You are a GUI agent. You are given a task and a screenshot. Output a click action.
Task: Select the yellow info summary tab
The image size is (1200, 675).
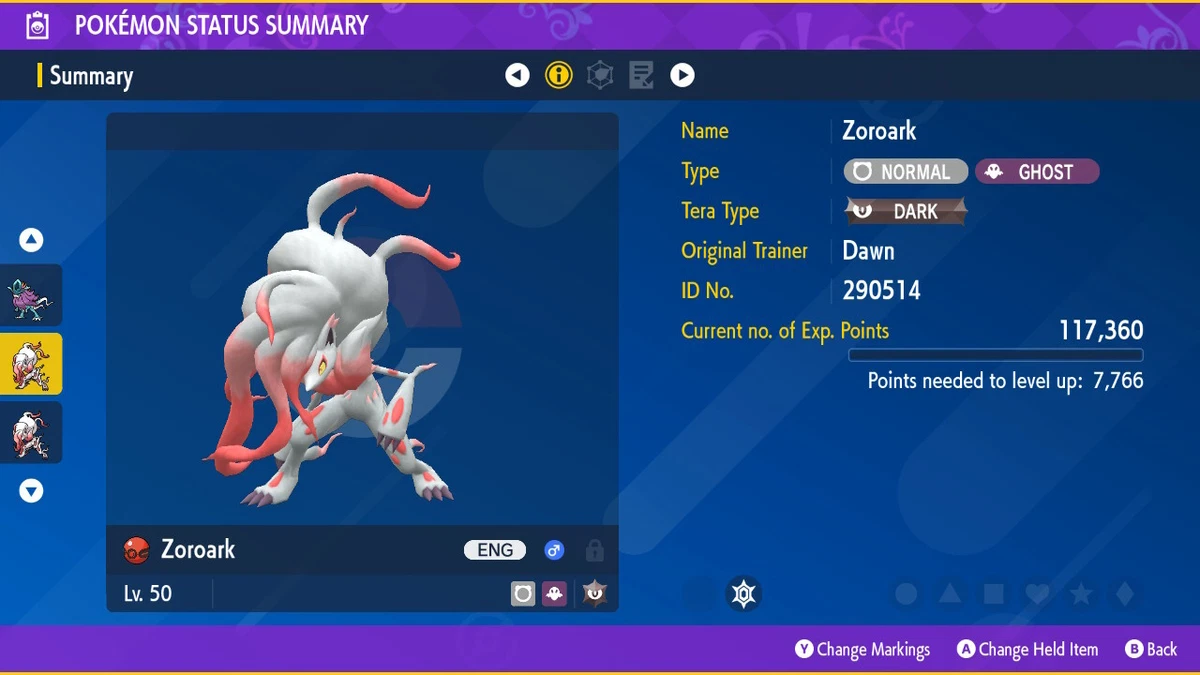559,75
